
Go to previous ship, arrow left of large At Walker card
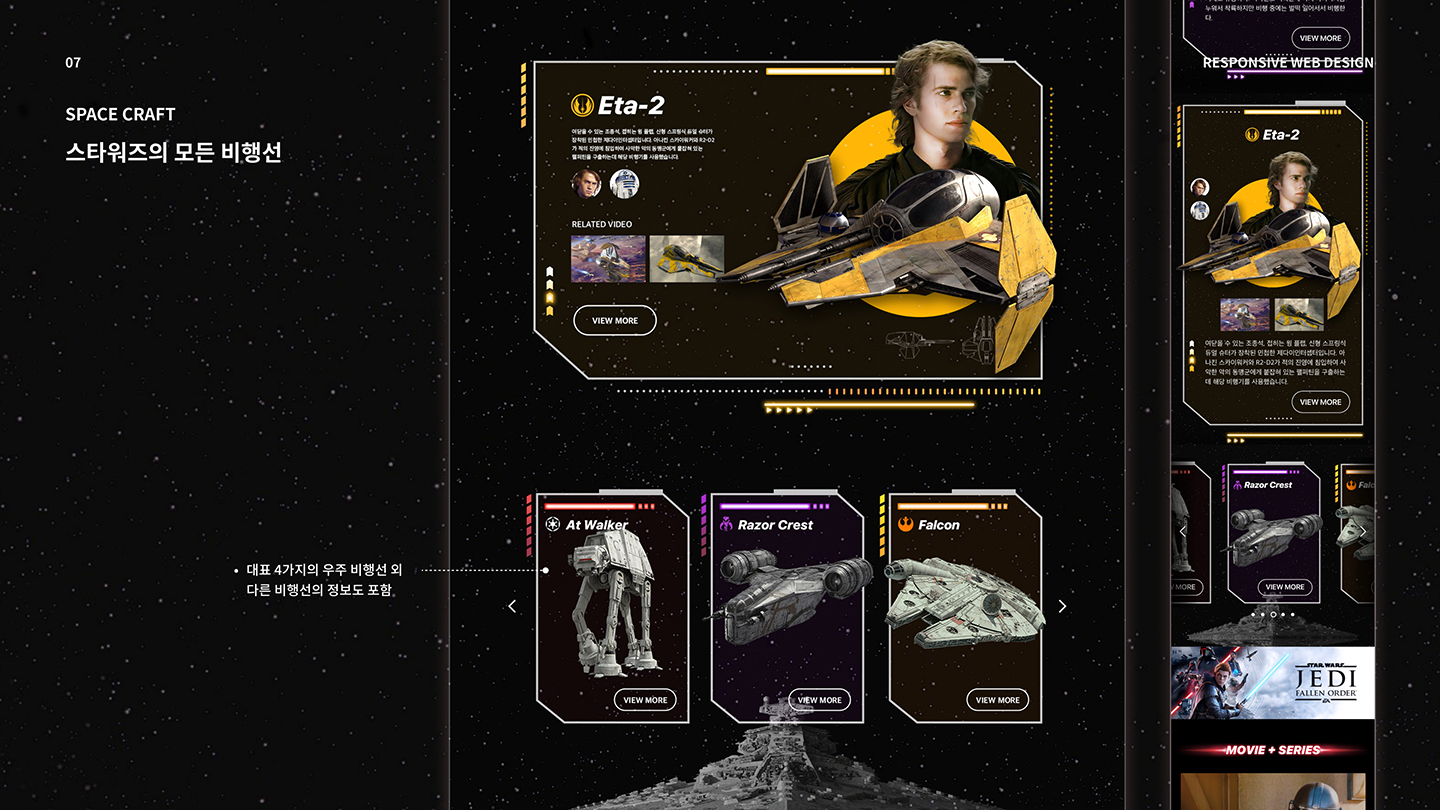(512, 606)
